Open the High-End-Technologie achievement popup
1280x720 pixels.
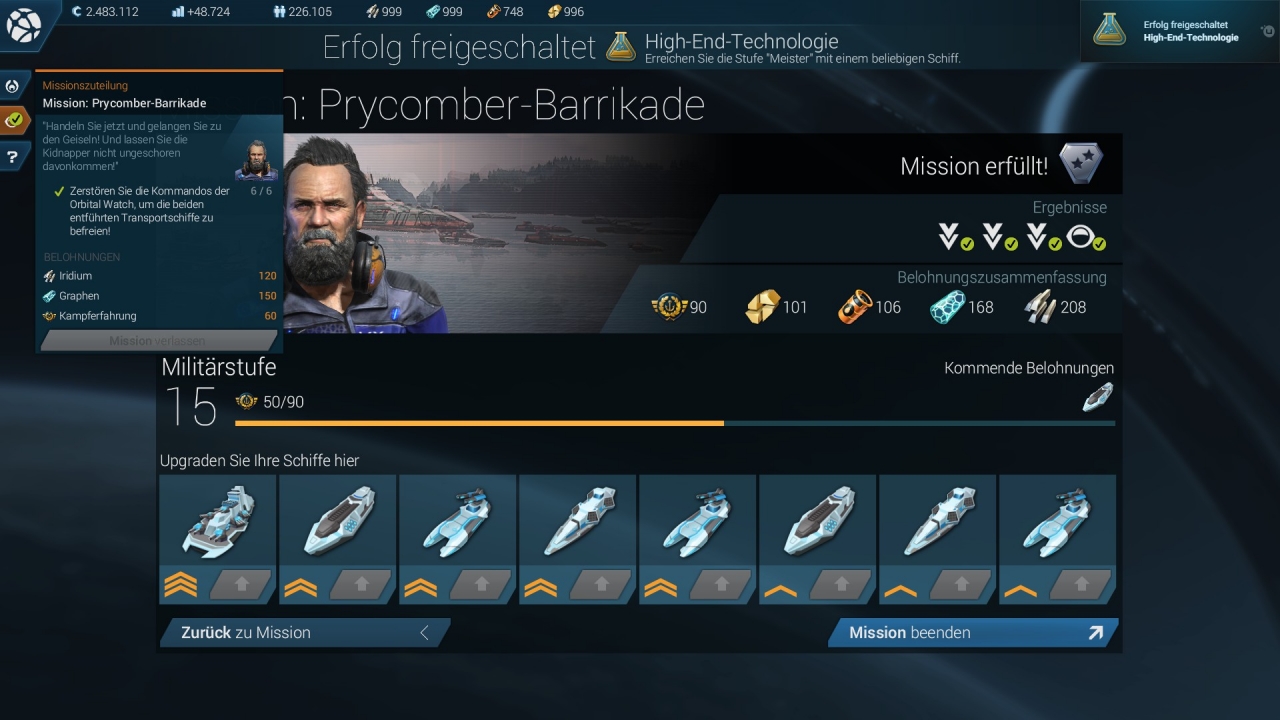[x=1178, y=31]
